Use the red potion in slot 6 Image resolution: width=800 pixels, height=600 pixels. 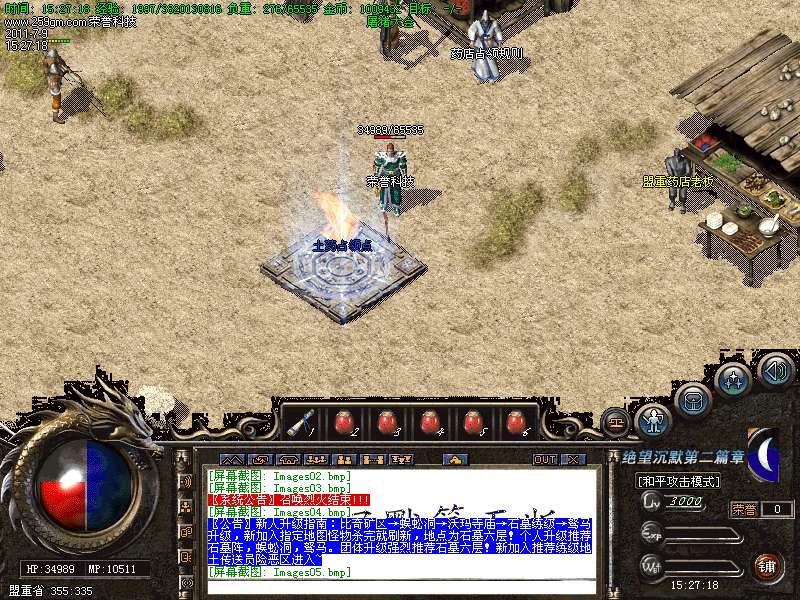515,423
